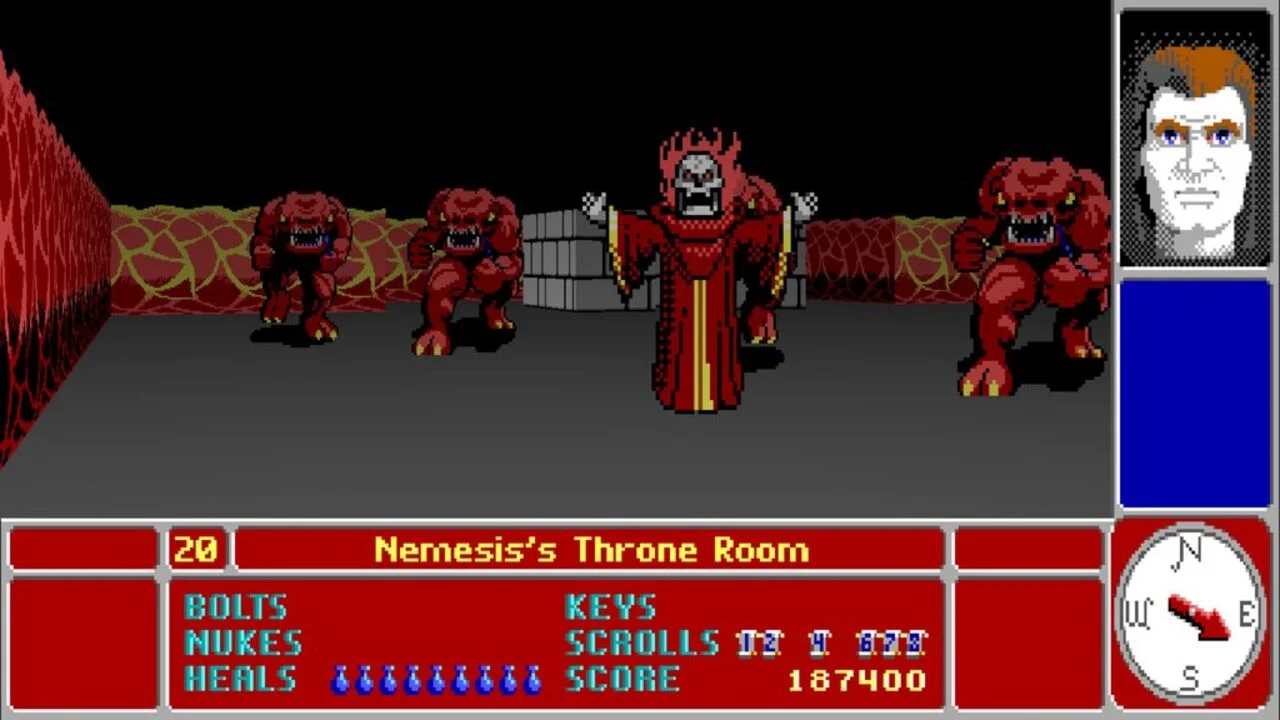1280x720 pixels.
Task: Click the red compass needle pointing southeast
Action: [x=1200, y=615]
